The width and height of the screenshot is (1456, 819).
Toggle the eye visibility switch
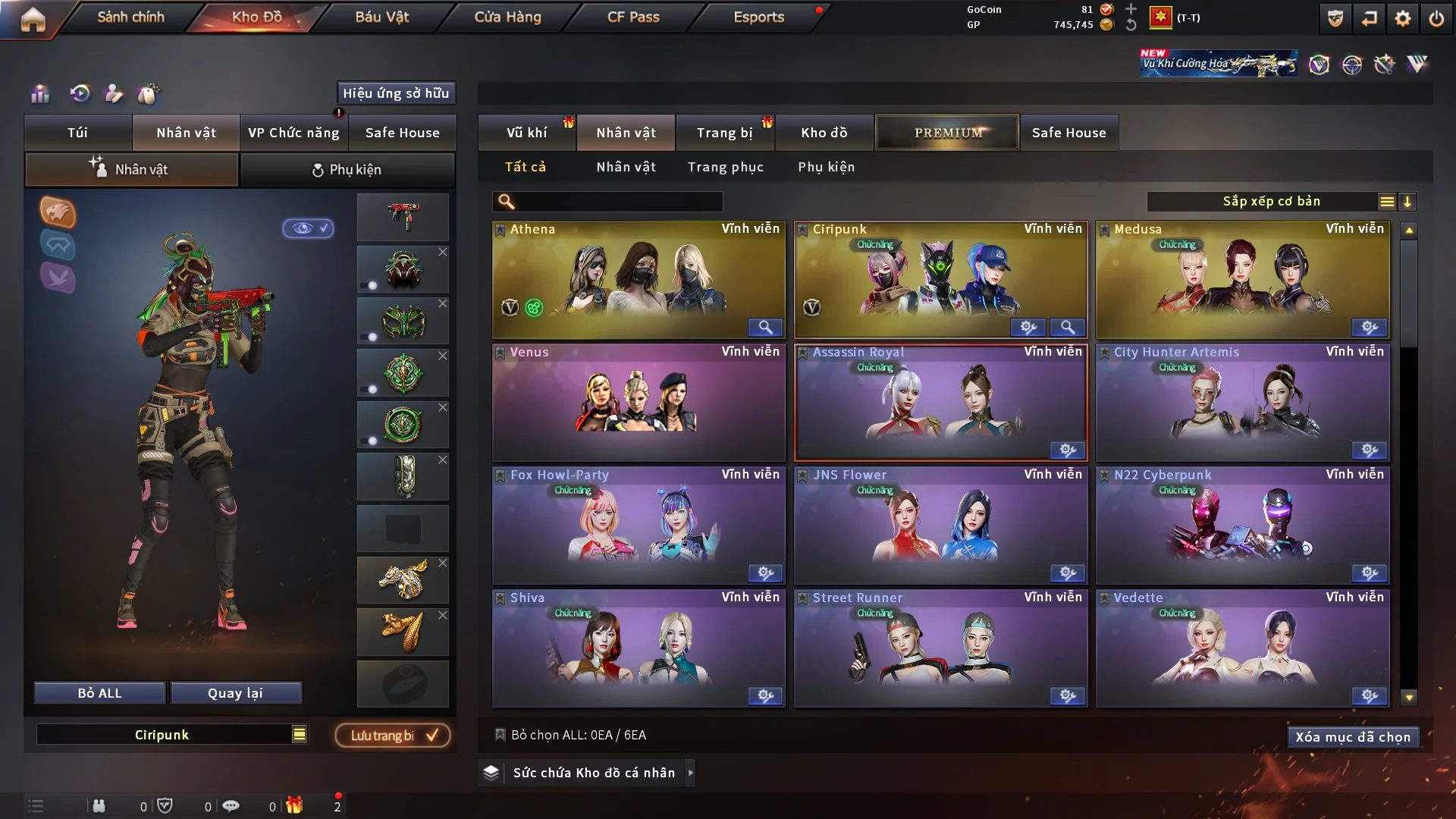[309, 228]
